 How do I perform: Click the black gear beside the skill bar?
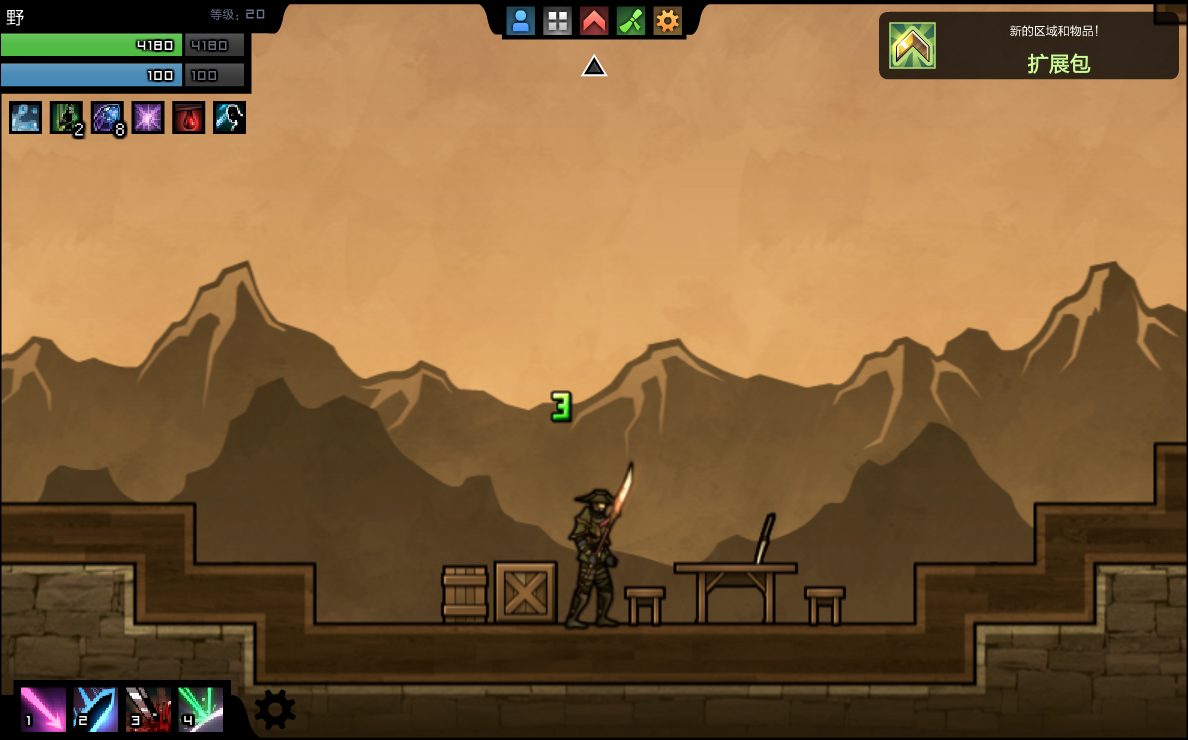pyautogui.click(x=275, y=709)
